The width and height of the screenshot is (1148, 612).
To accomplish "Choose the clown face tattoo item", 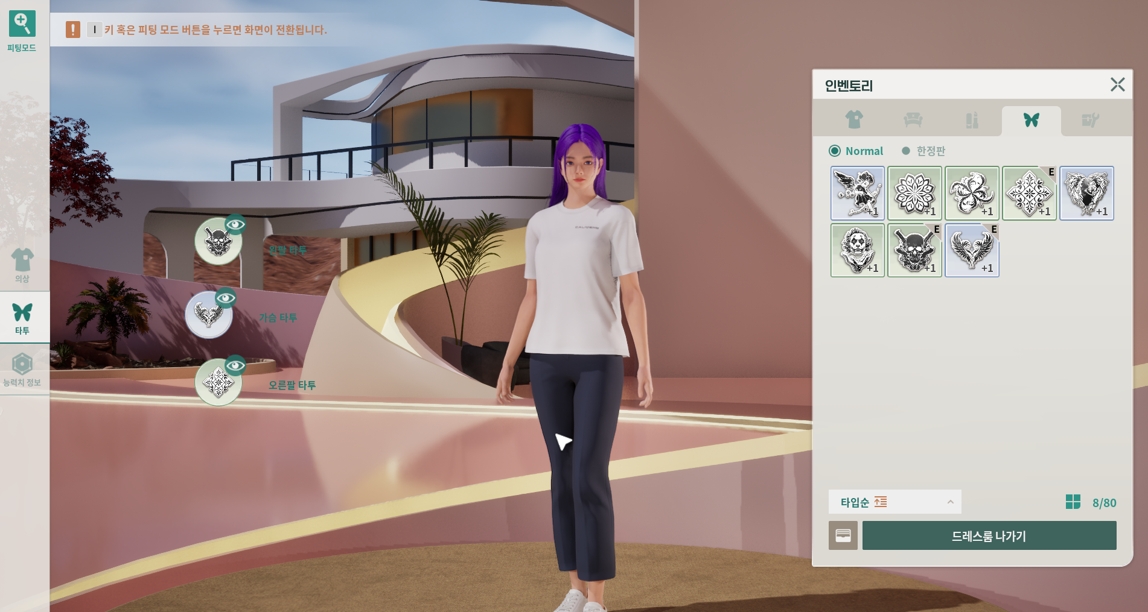I will (857, 250).
